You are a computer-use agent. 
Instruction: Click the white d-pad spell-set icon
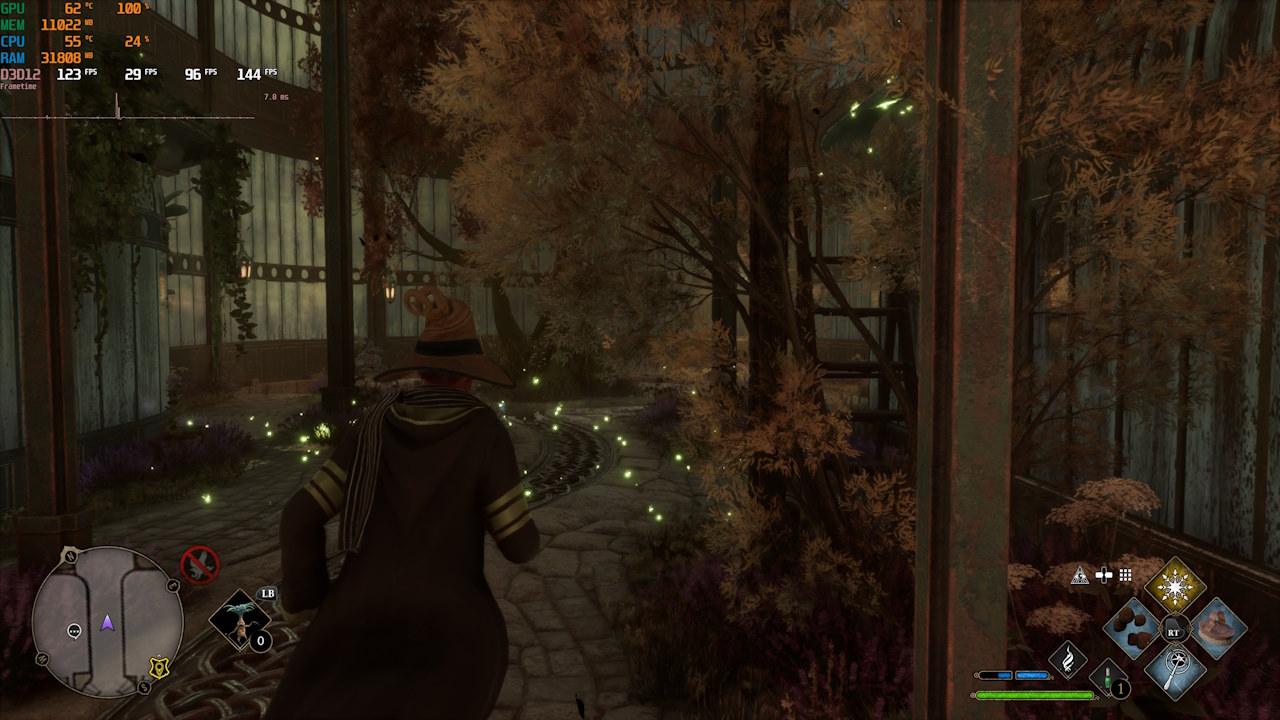pos(1104,575)
